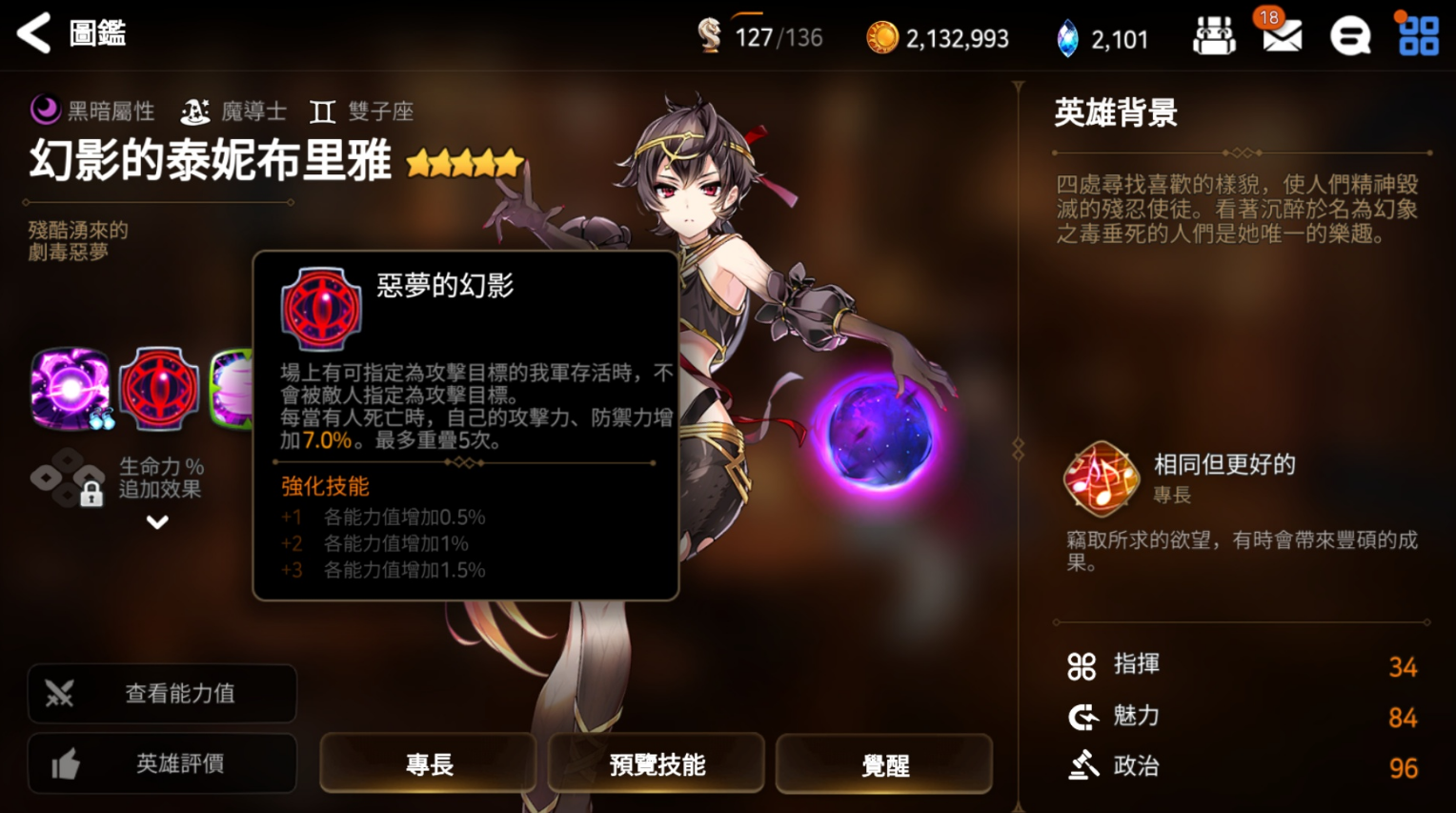Tap the gold coin currency icon

881,38
